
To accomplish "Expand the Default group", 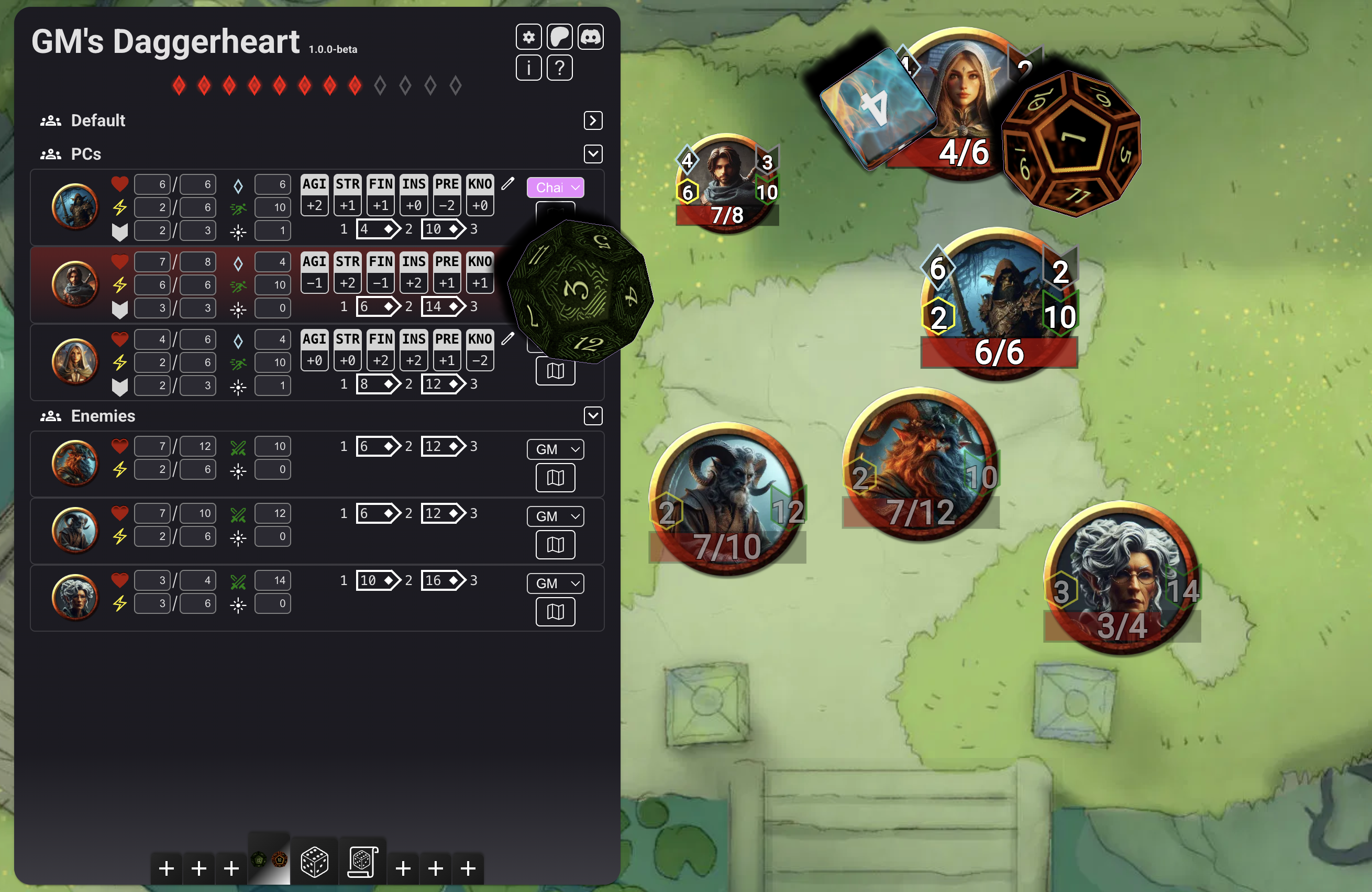I will [593, 120].
